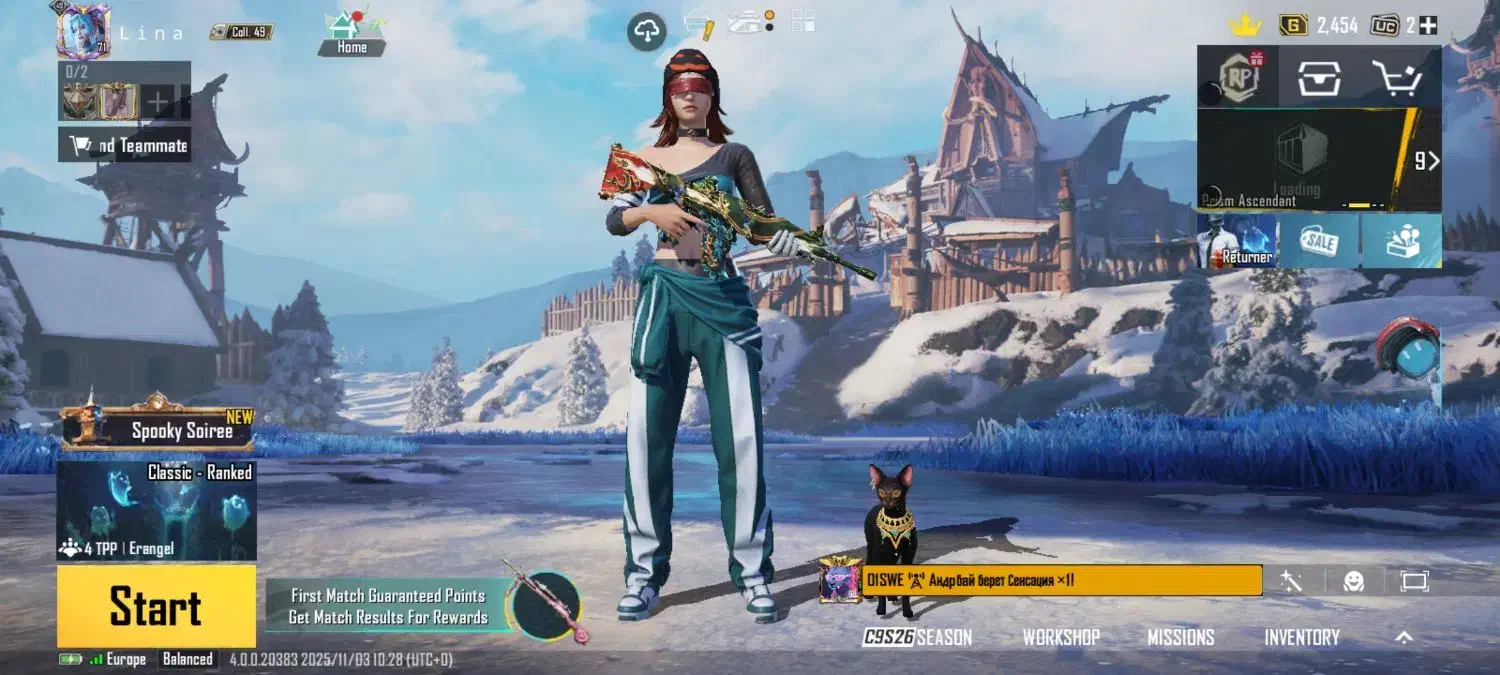The image size is (1500, 675).
Task: Open the emote smiley face button
Action: coord(1353,580)
